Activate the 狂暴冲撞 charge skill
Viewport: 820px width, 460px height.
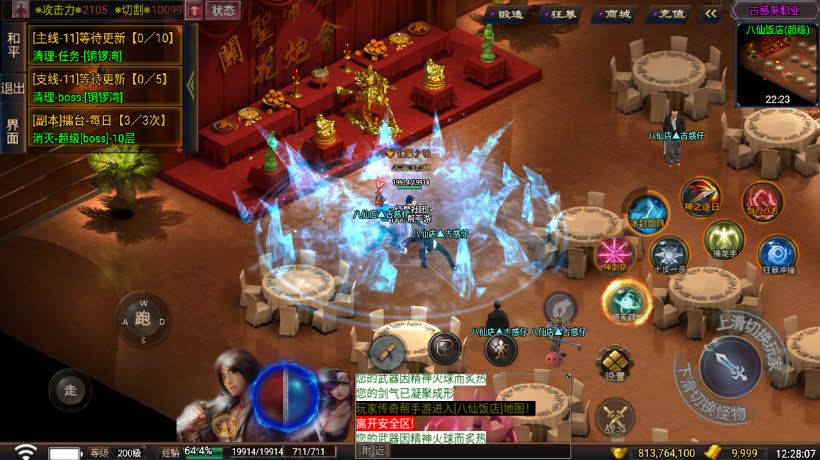[776, 255]
